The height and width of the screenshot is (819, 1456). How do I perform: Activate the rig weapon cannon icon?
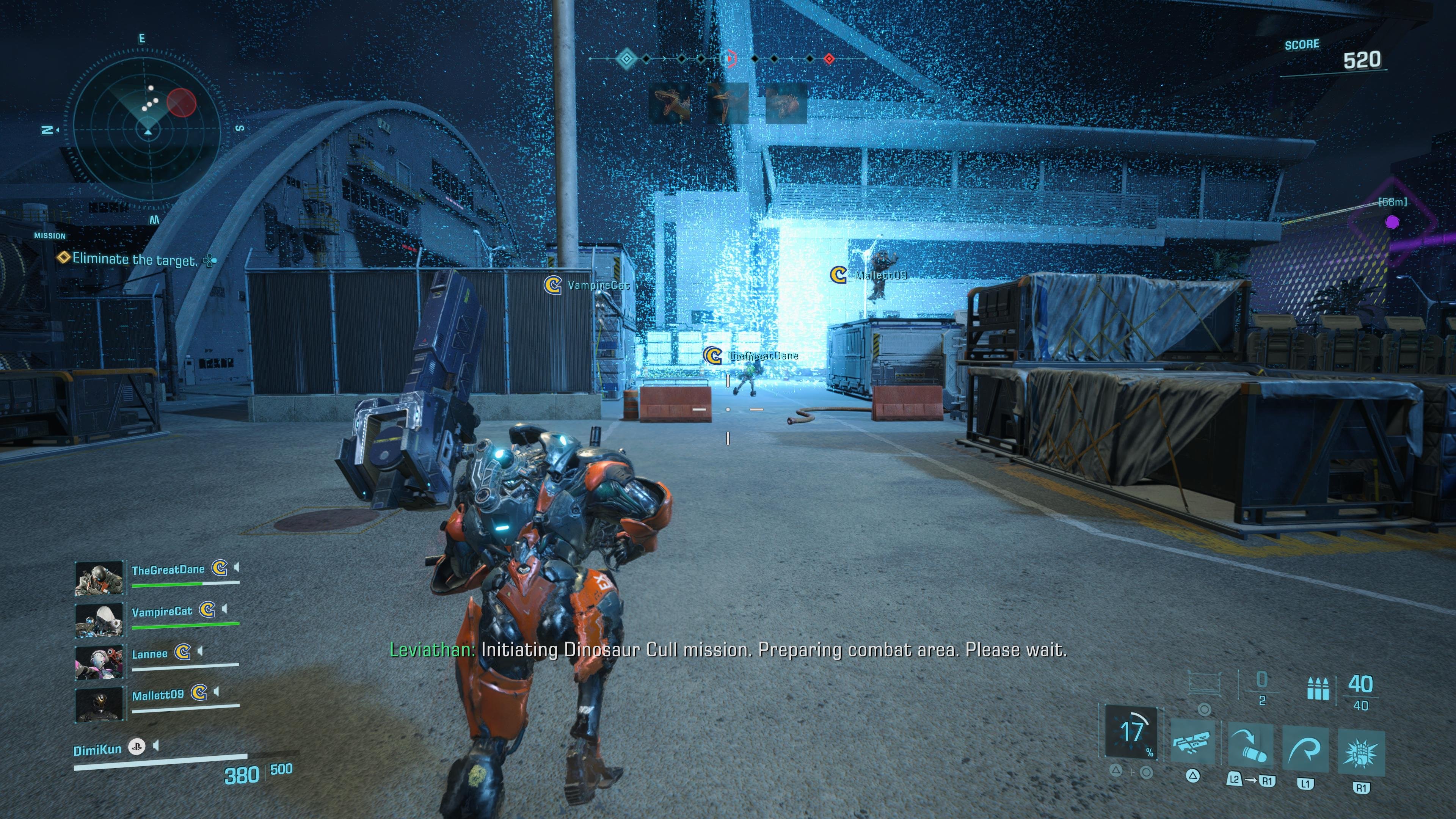[1192, 742]
